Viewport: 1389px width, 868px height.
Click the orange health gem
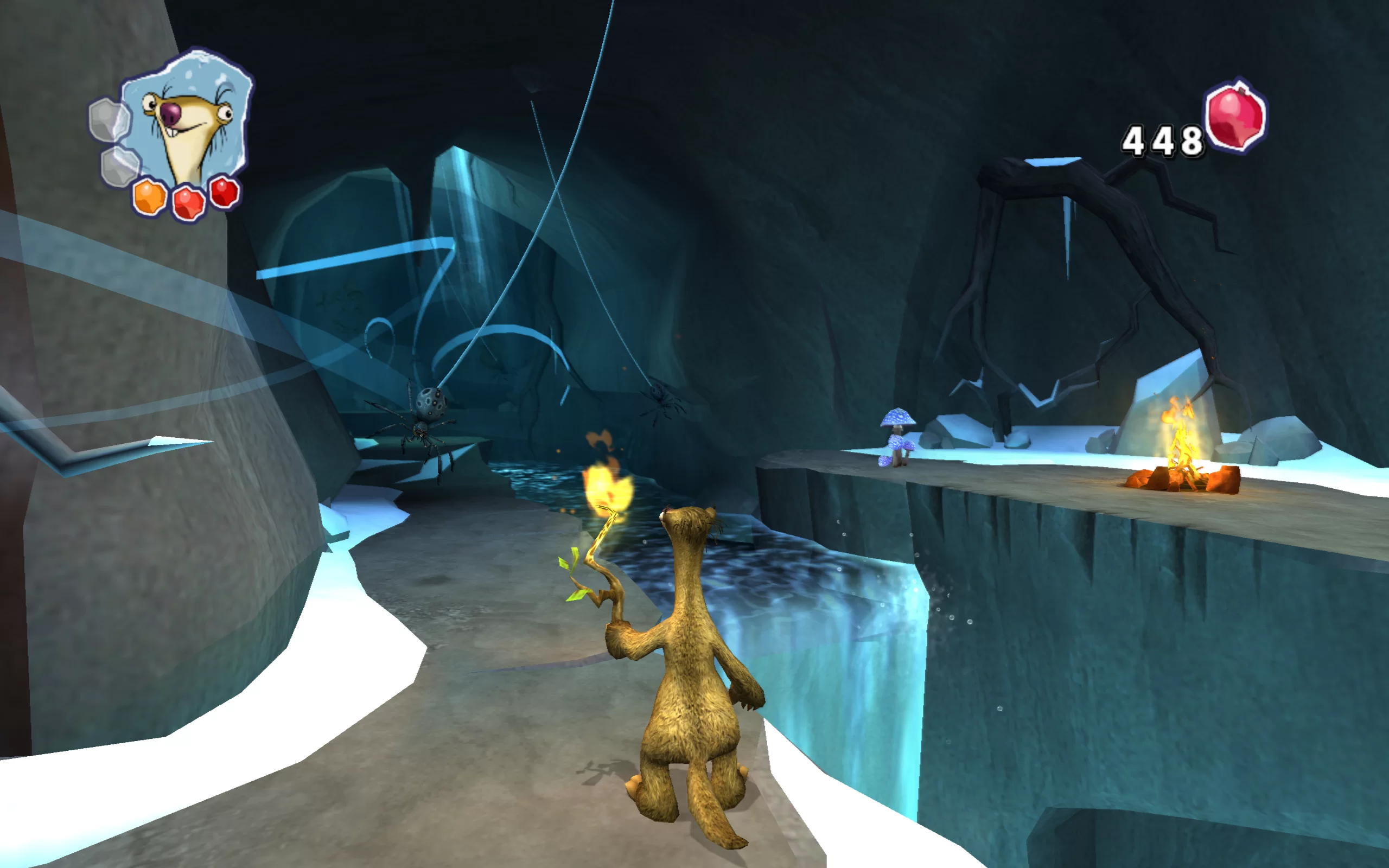[x=150, y=197]
